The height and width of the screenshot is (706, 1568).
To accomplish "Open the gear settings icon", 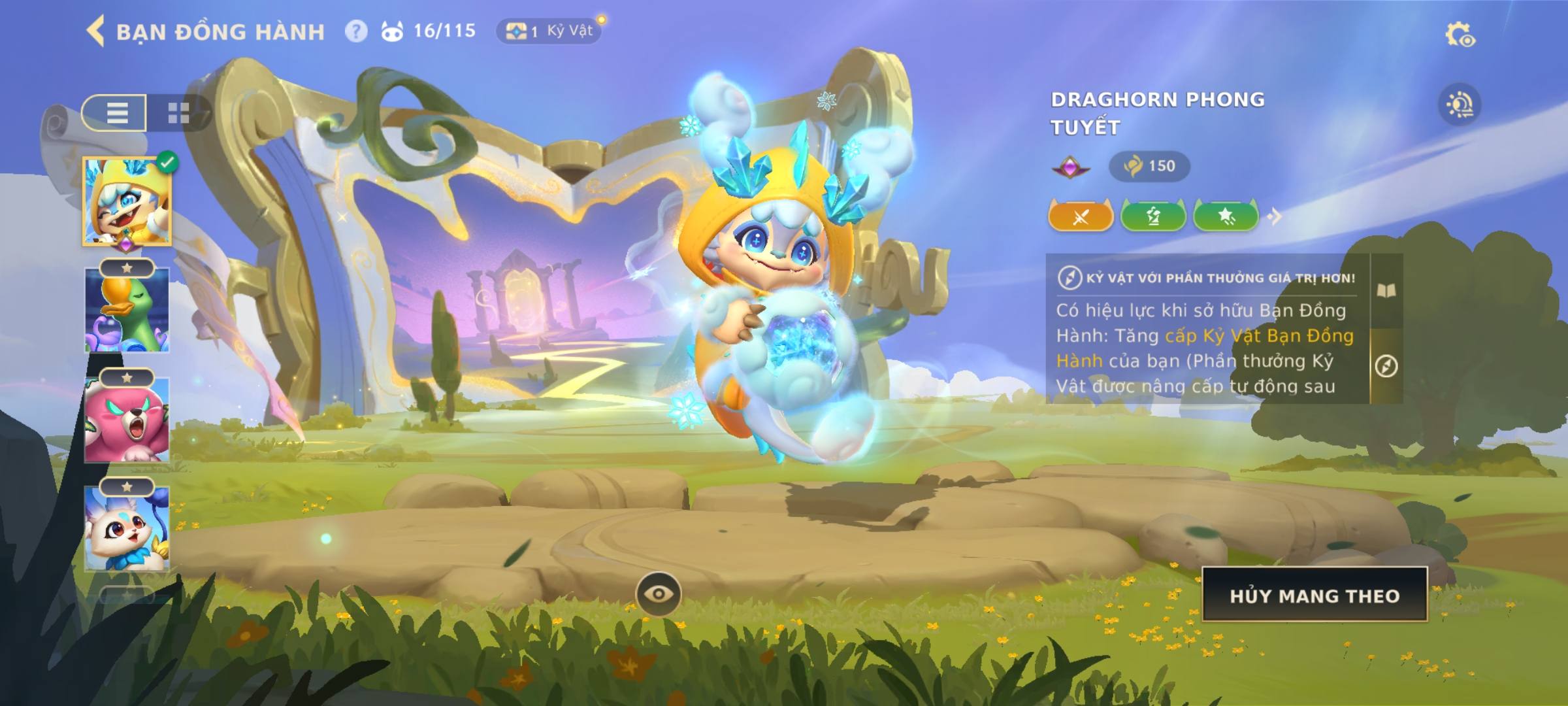I will (x=1459, y=35).
